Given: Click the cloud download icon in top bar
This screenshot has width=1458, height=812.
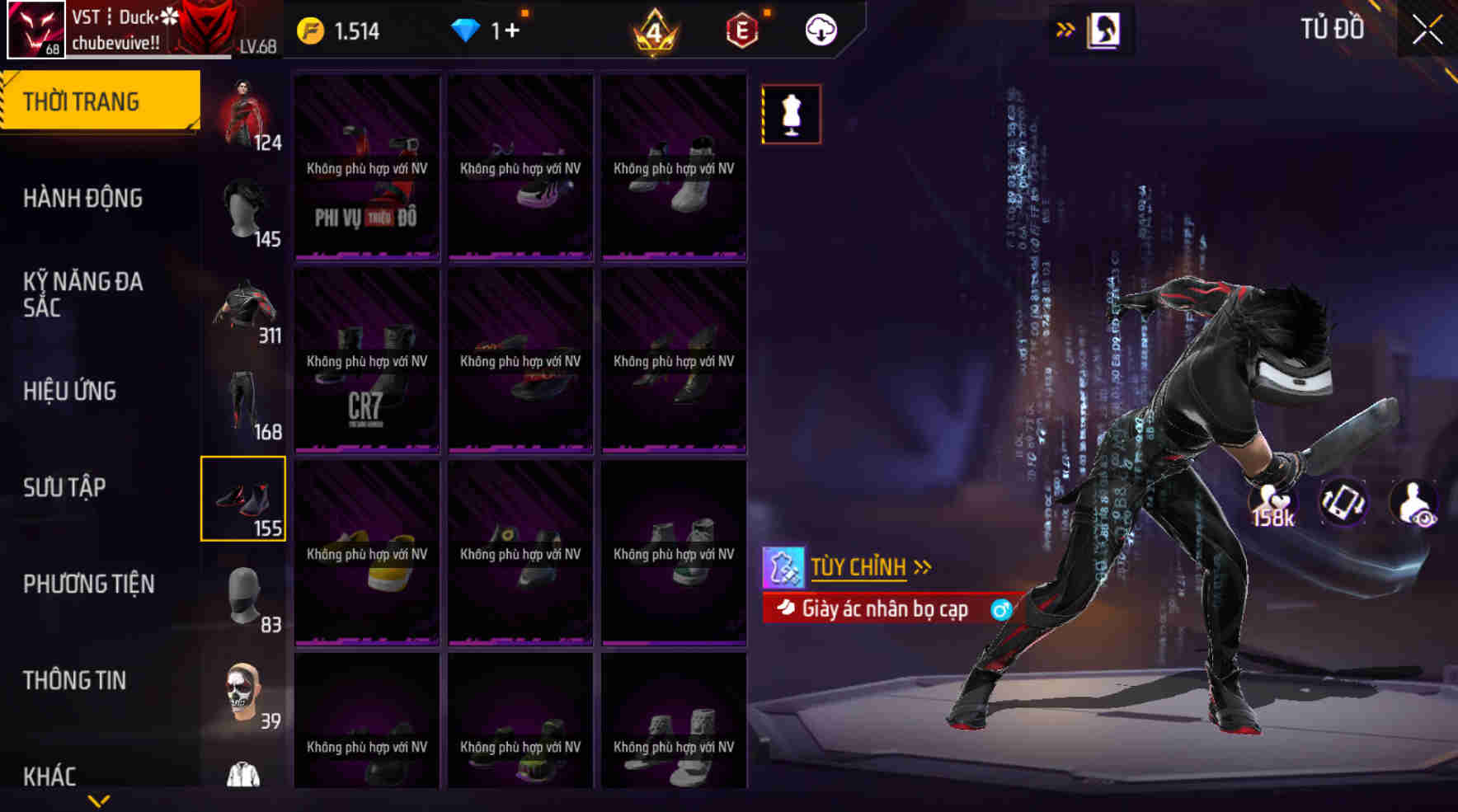Looking at the screenshot, I should [820, 32].
